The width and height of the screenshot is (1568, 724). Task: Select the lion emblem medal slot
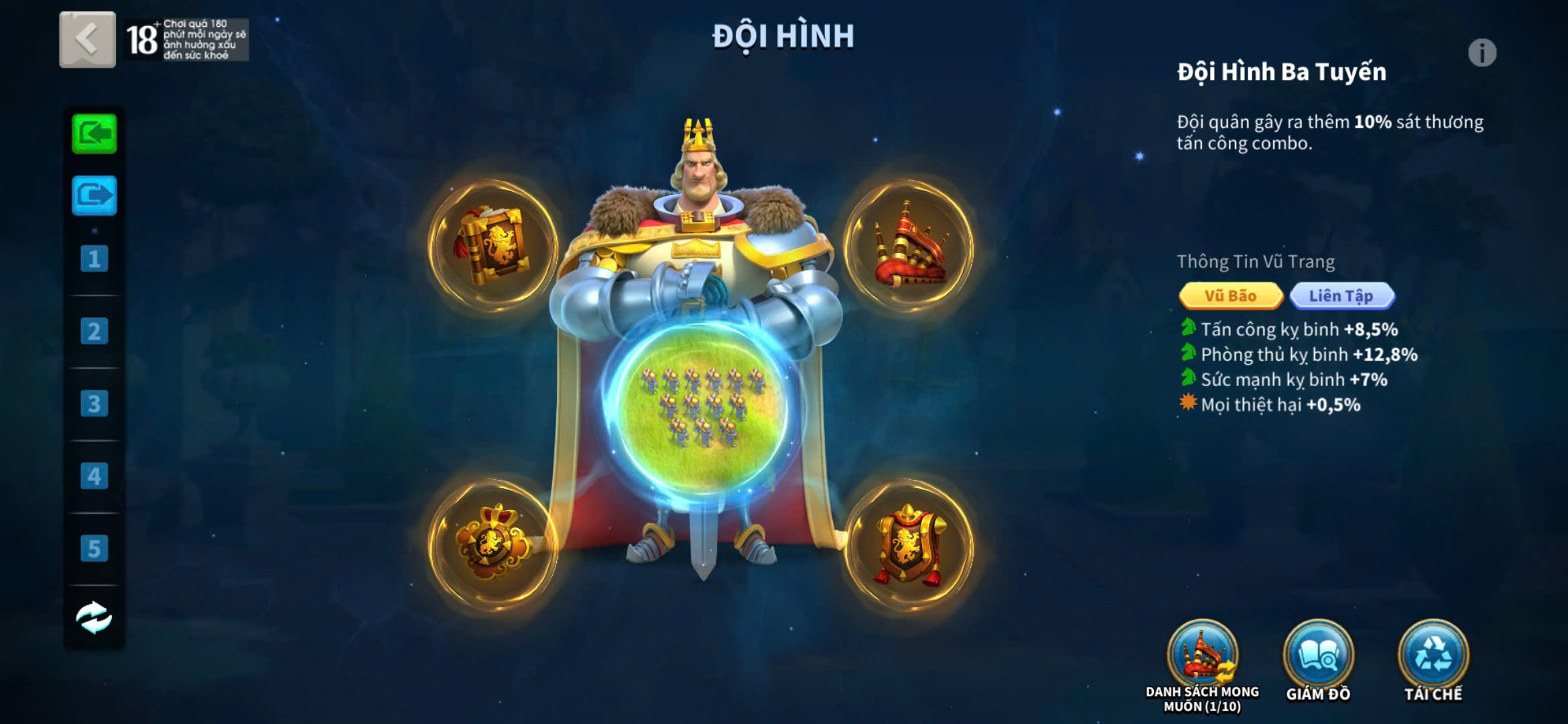point(493,543)
